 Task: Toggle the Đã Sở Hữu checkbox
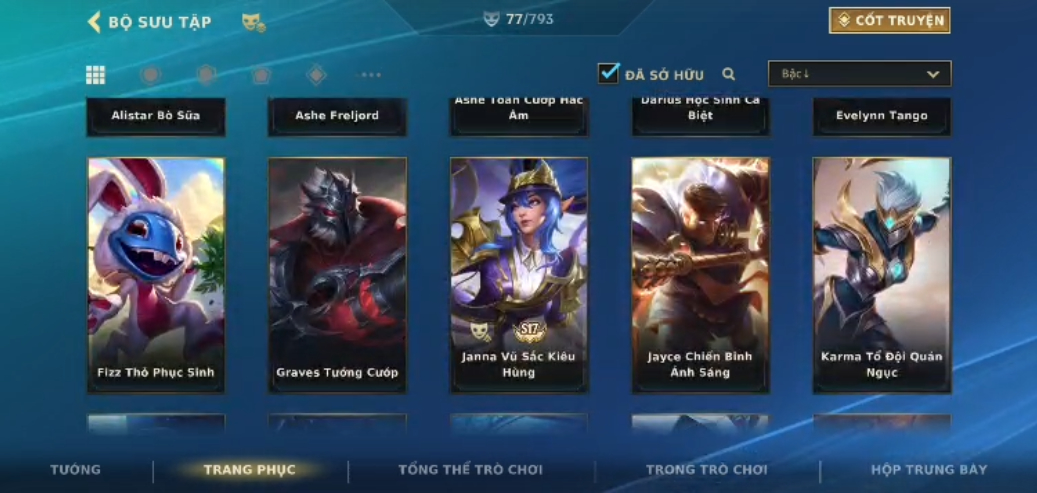tap(608, 73)
